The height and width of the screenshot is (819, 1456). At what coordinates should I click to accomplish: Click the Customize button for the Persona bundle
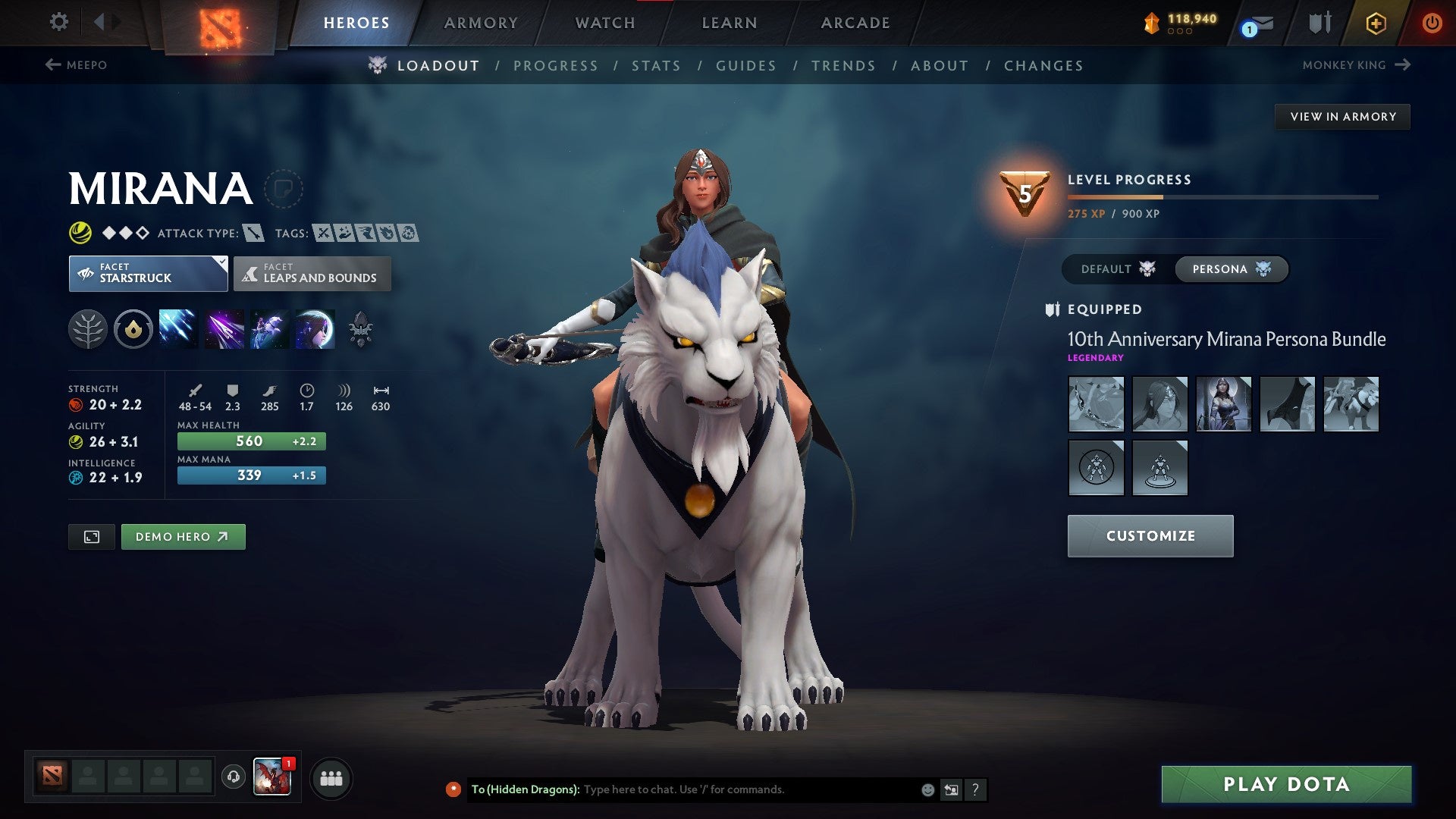pos(1150,535)
